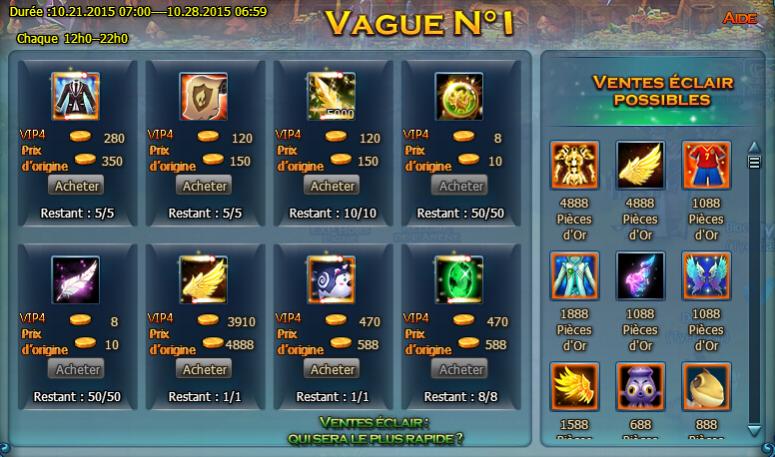Click Acheter under the golden feather 5000 item
Screen dimensions: 775x457
pyautogui.click(x=332, y=185)
